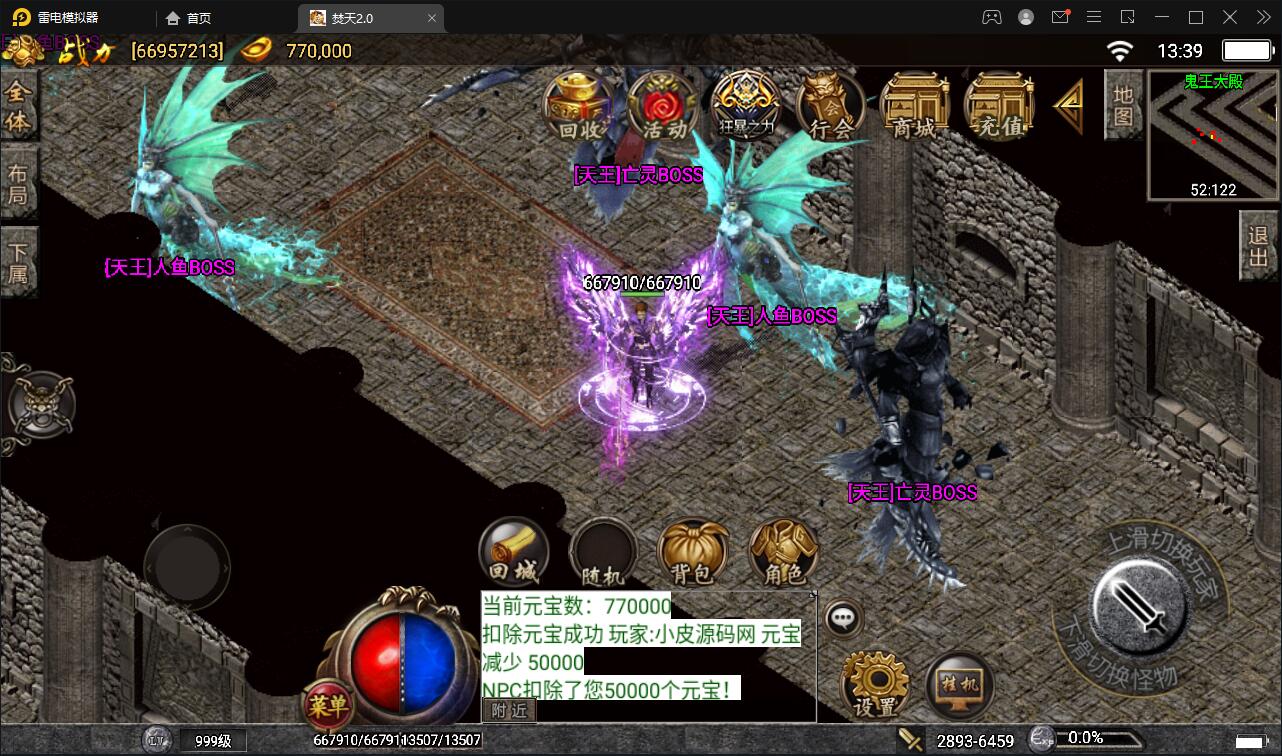Image resolution: width=1282 pixels, height=756 pixels.
Task: Open the 商城 shop
Action: [913, 103]
